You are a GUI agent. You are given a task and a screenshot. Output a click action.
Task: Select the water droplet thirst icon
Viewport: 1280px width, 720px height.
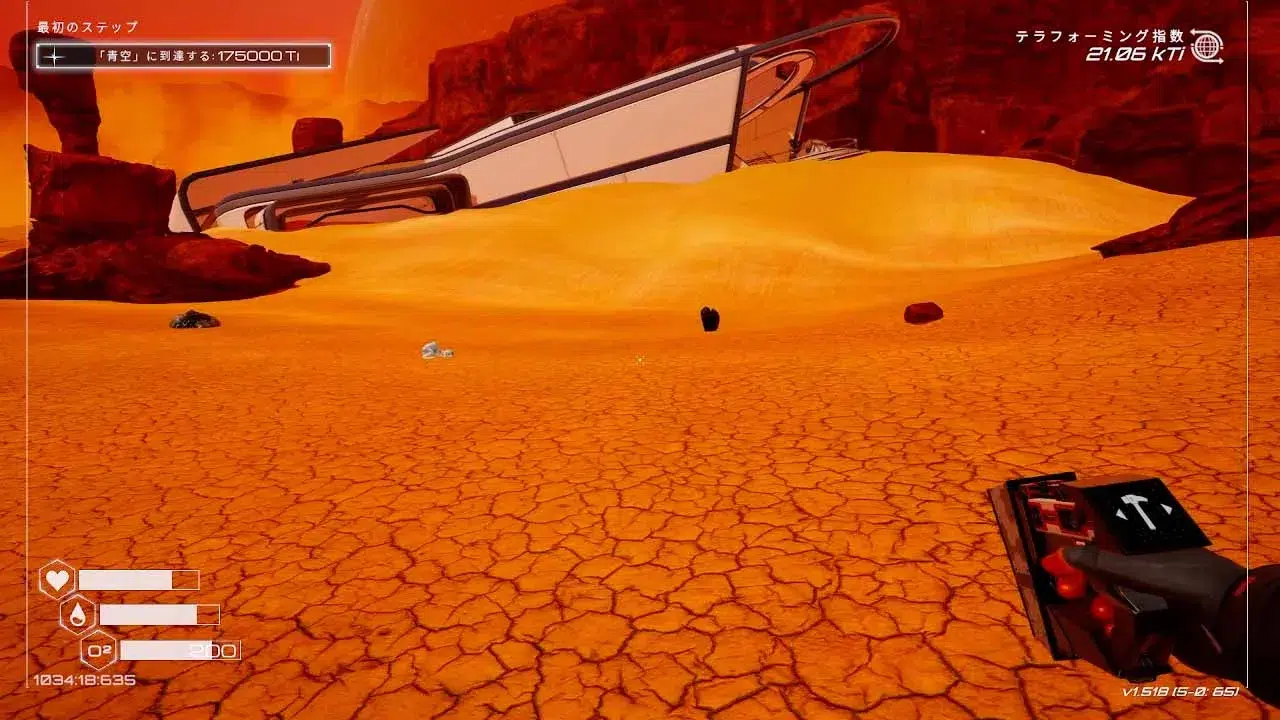77,614
